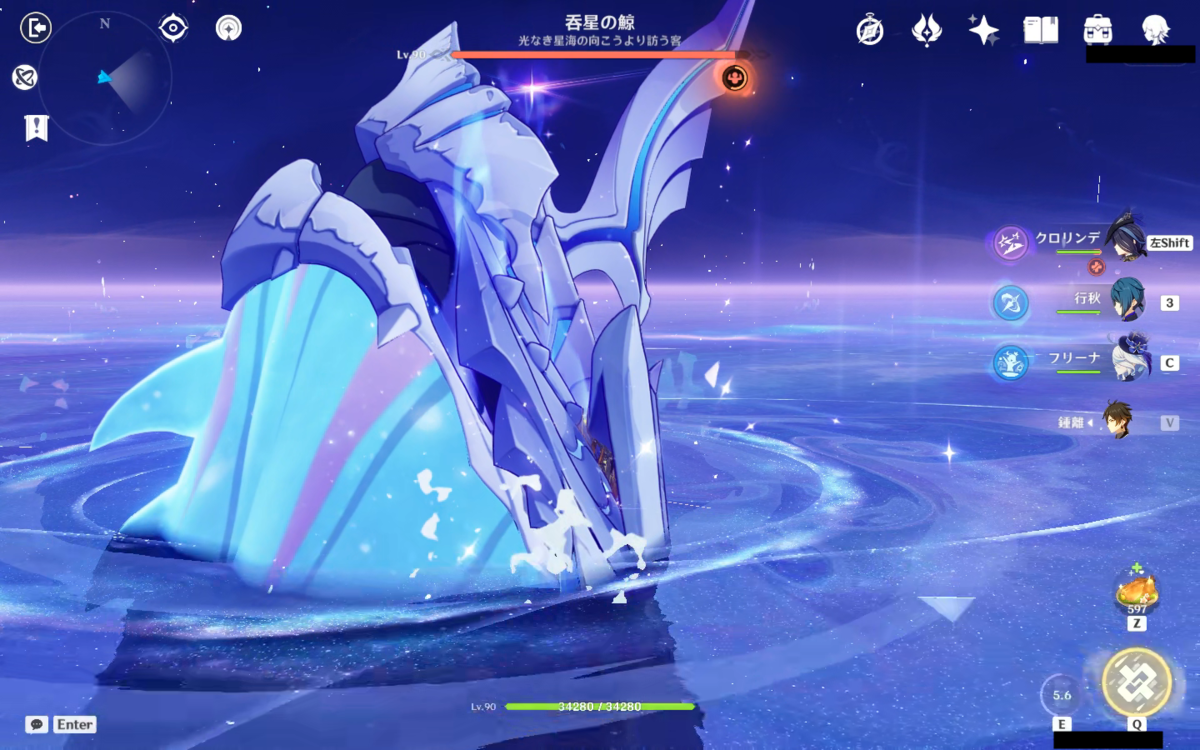The height and width of the screenshot is (750, 1200).
Task: Open the four-pointed star wish icon
Action: [983, 30]
